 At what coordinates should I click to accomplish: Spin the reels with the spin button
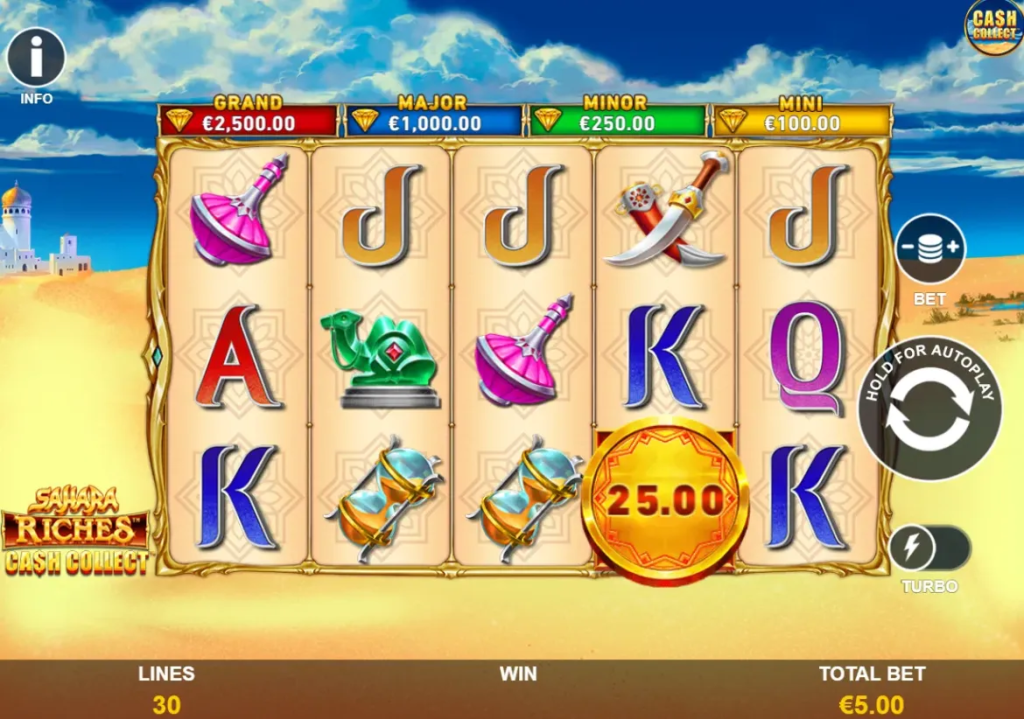coord(929,409)
